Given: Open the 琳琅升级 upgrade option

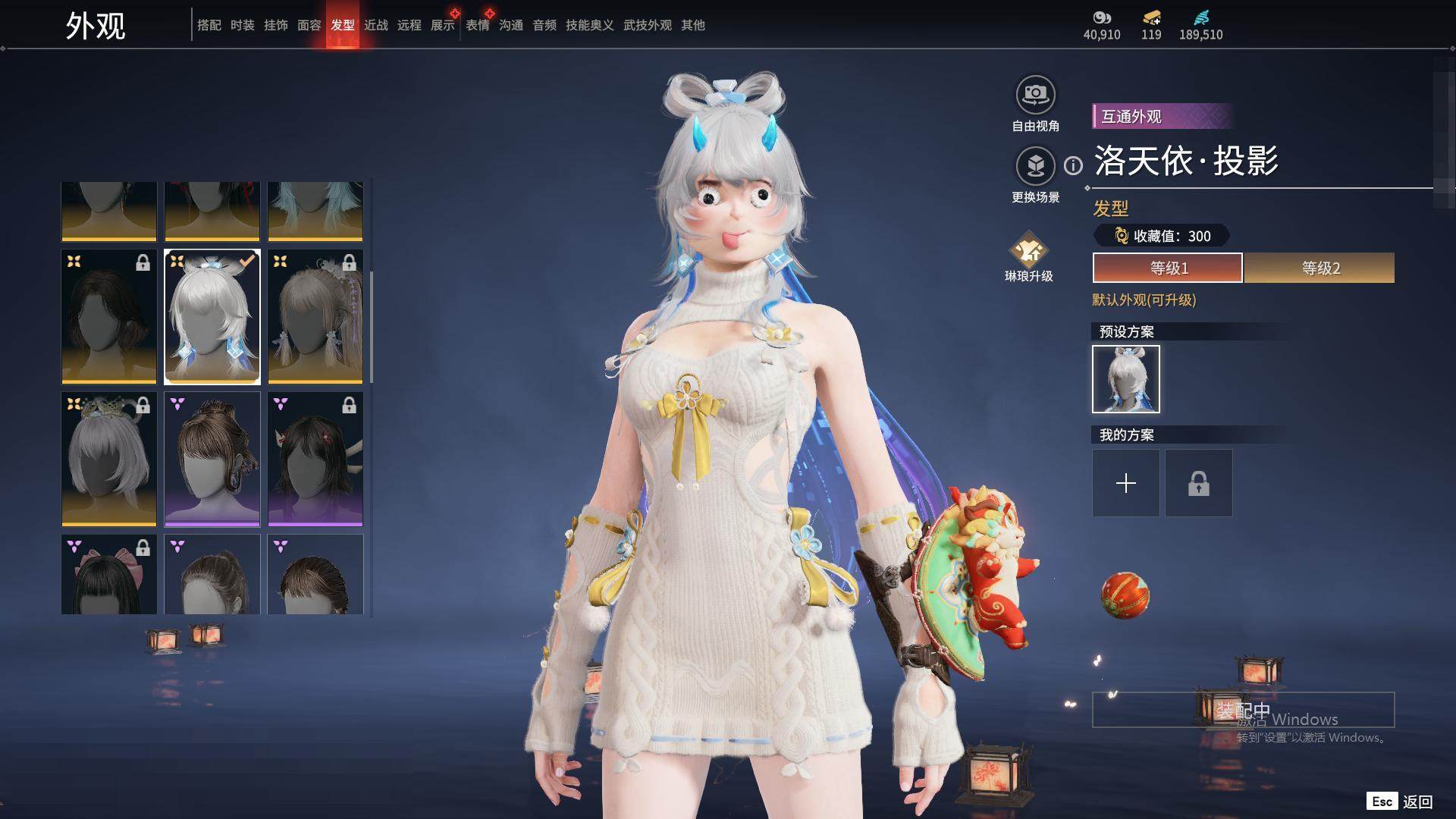Looking at the screenshot, I should click(x=1028, y=250).
